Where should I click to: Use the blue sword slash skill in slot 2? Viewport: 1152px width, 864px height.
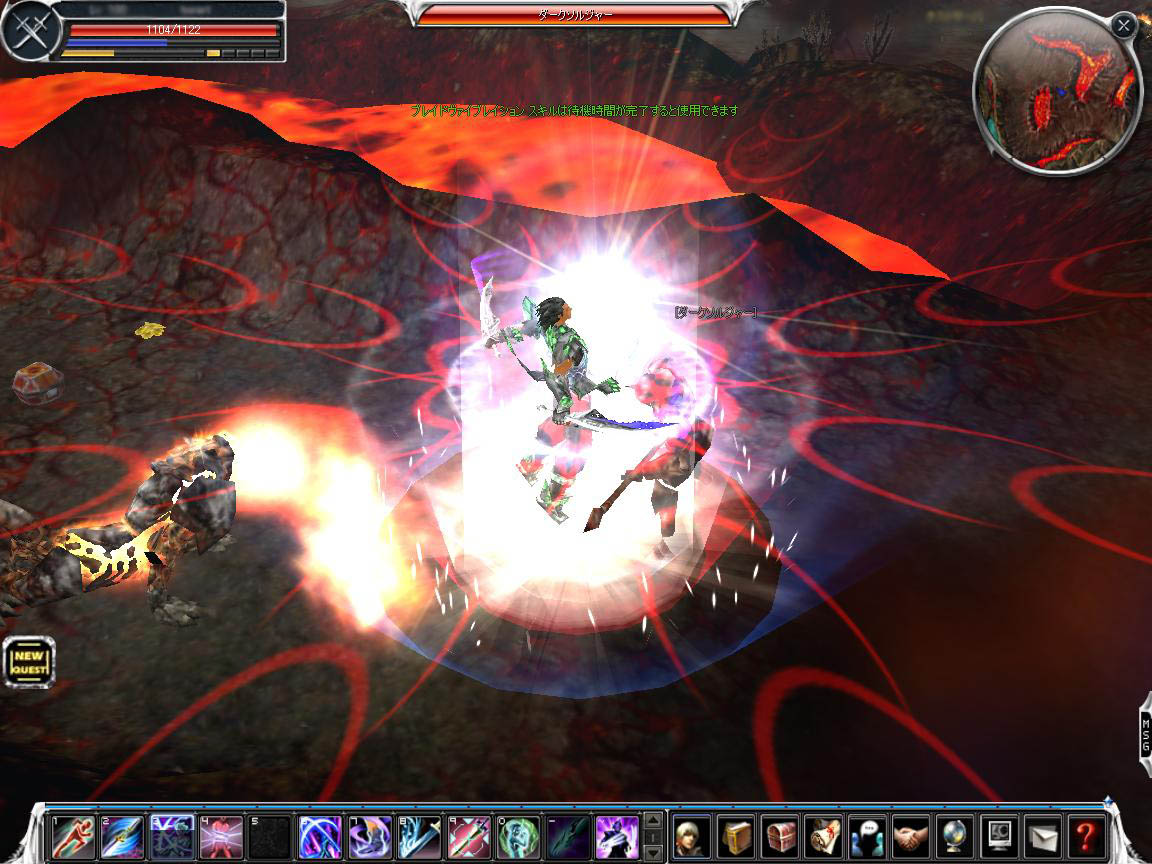[x=122, y=837]
